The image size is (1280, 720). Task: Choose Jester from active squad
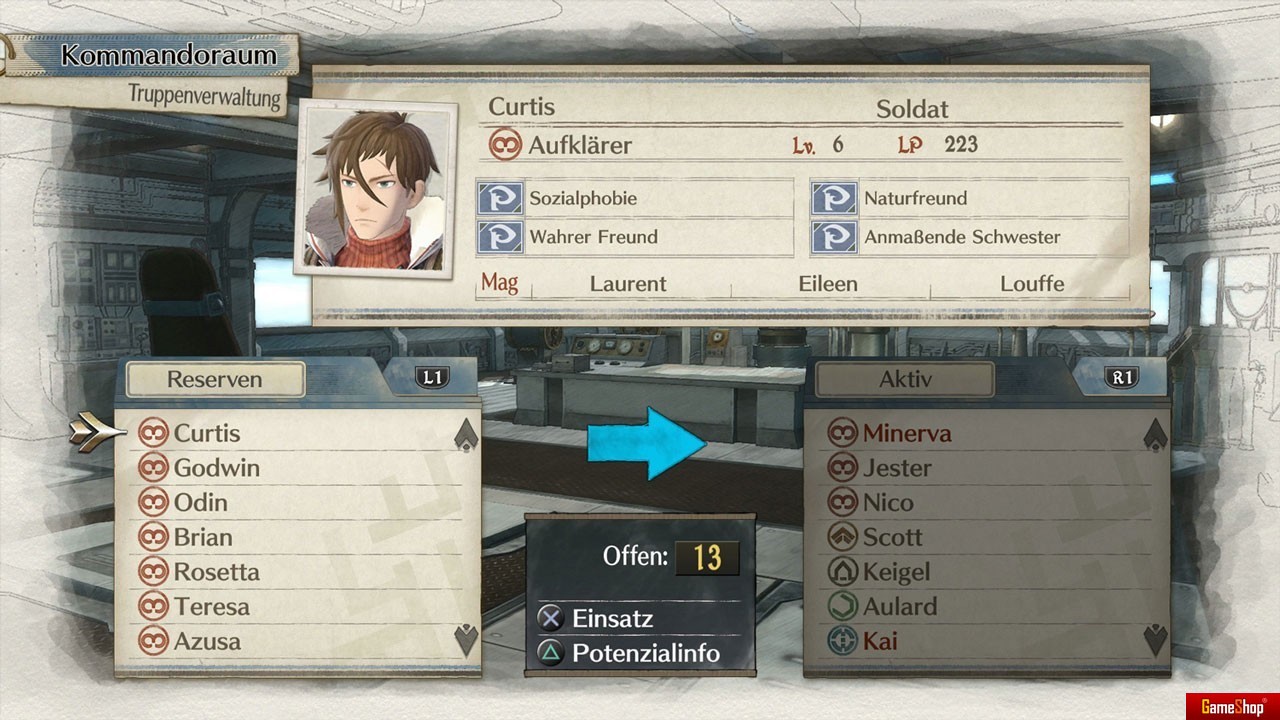[896, 468]
